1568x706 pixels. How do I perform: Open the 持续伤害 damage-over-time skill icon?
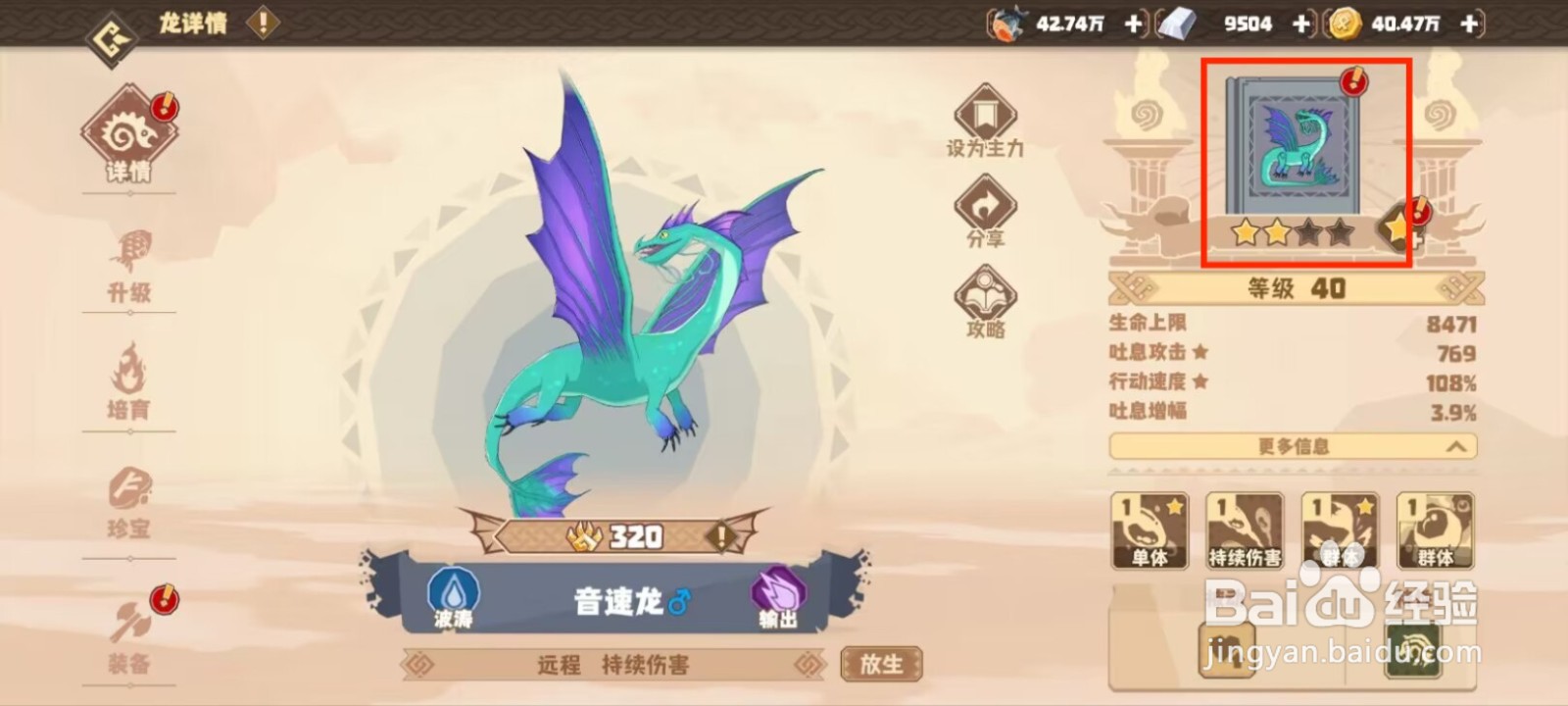pyautogui.click(x=1244, y=529)
